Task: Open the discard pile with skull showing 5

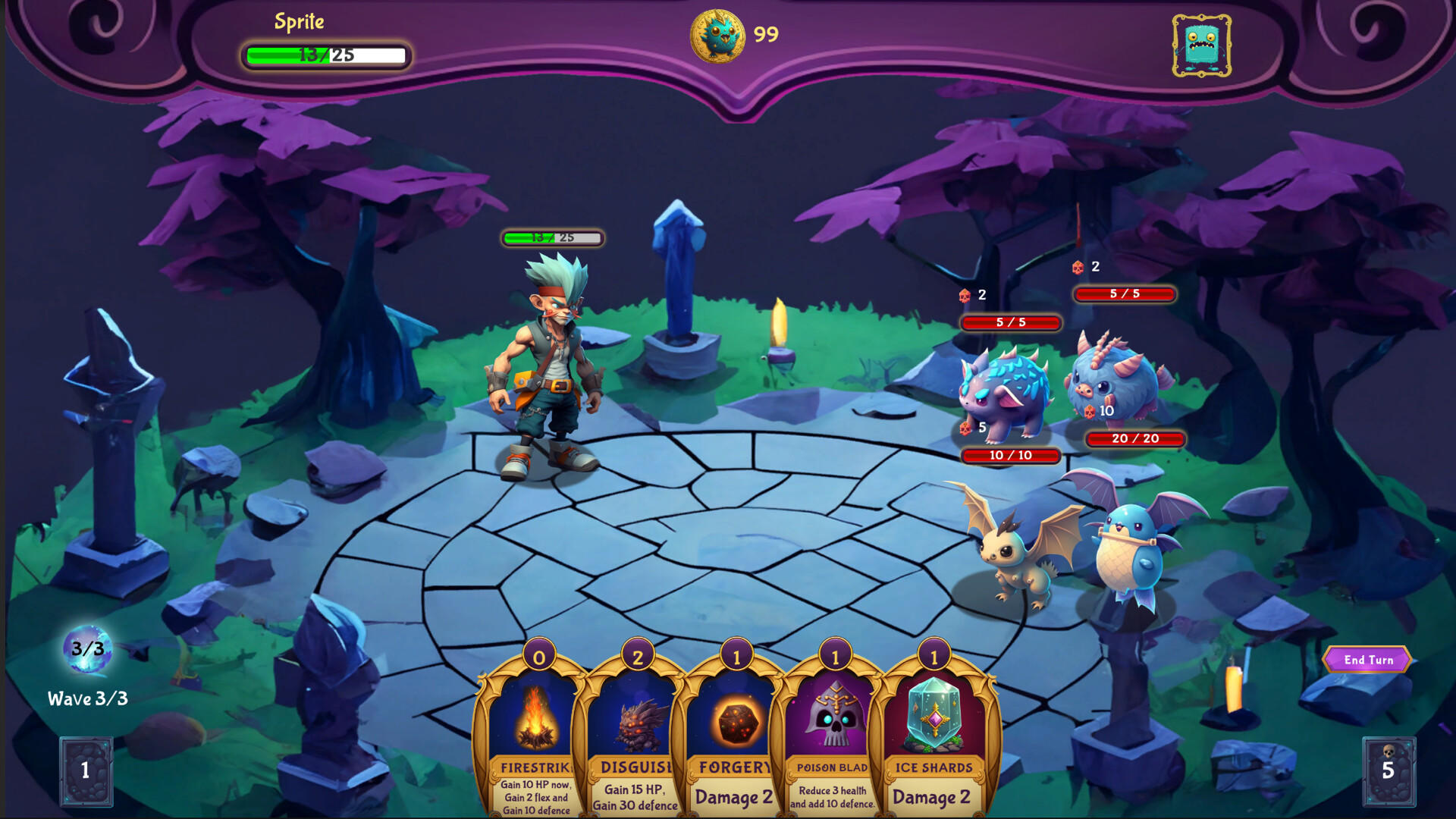Action: [x=1388, y=771]
